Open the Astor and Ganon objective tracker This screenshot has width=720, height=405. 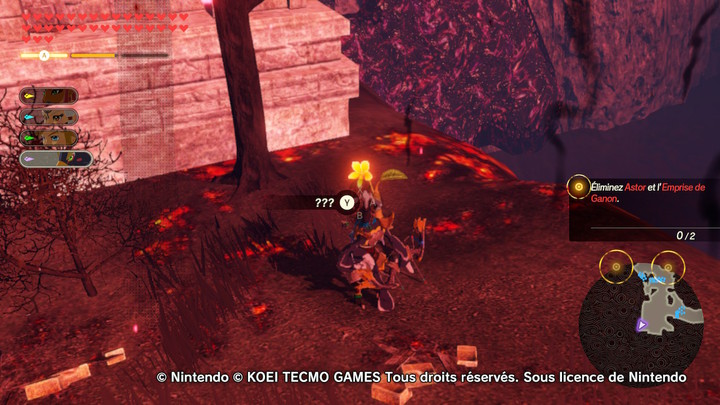[x=640, y=192]
